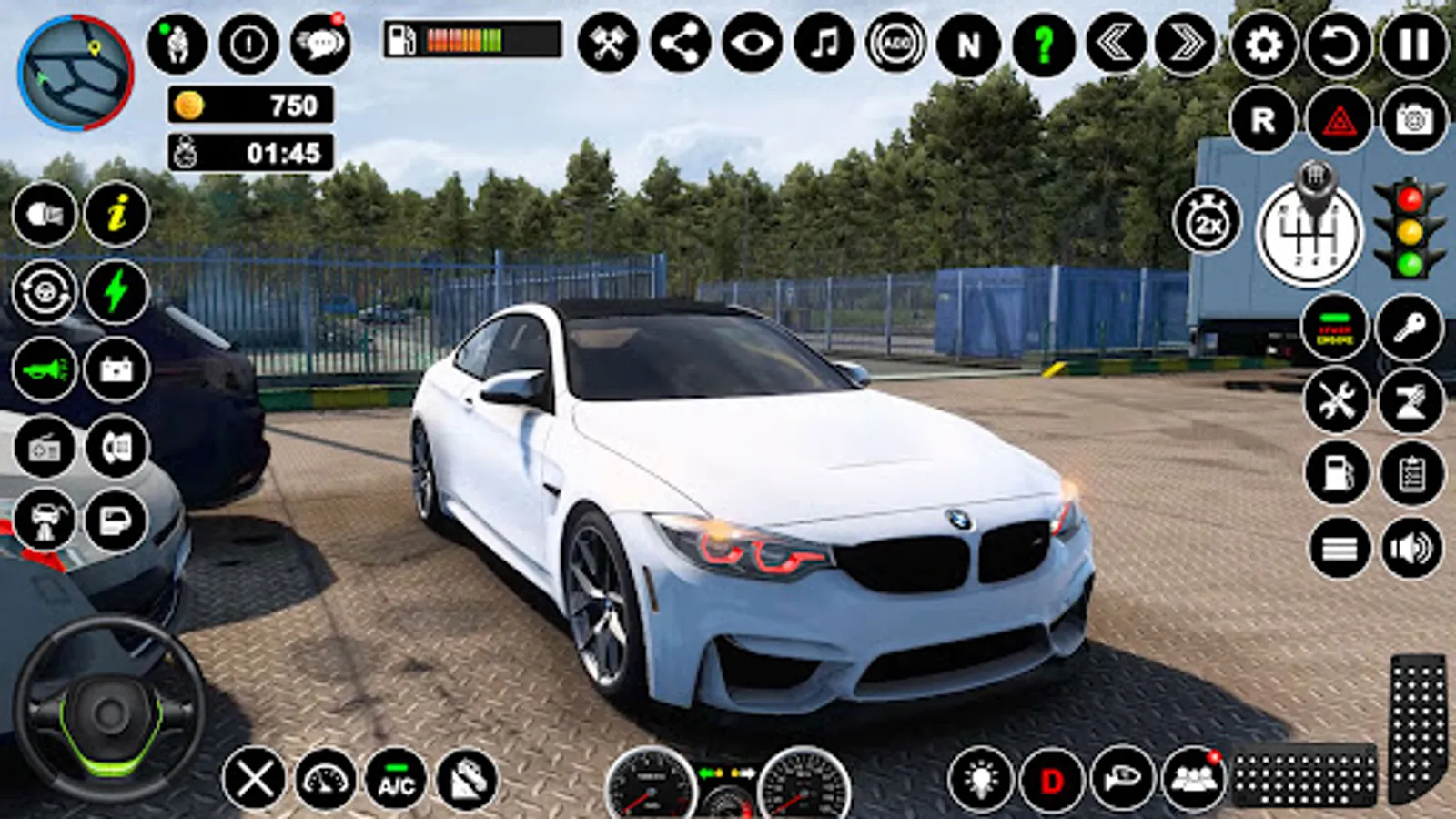Activate the green lightning bolt boost

pyautogui.click(x=116, y=292)
